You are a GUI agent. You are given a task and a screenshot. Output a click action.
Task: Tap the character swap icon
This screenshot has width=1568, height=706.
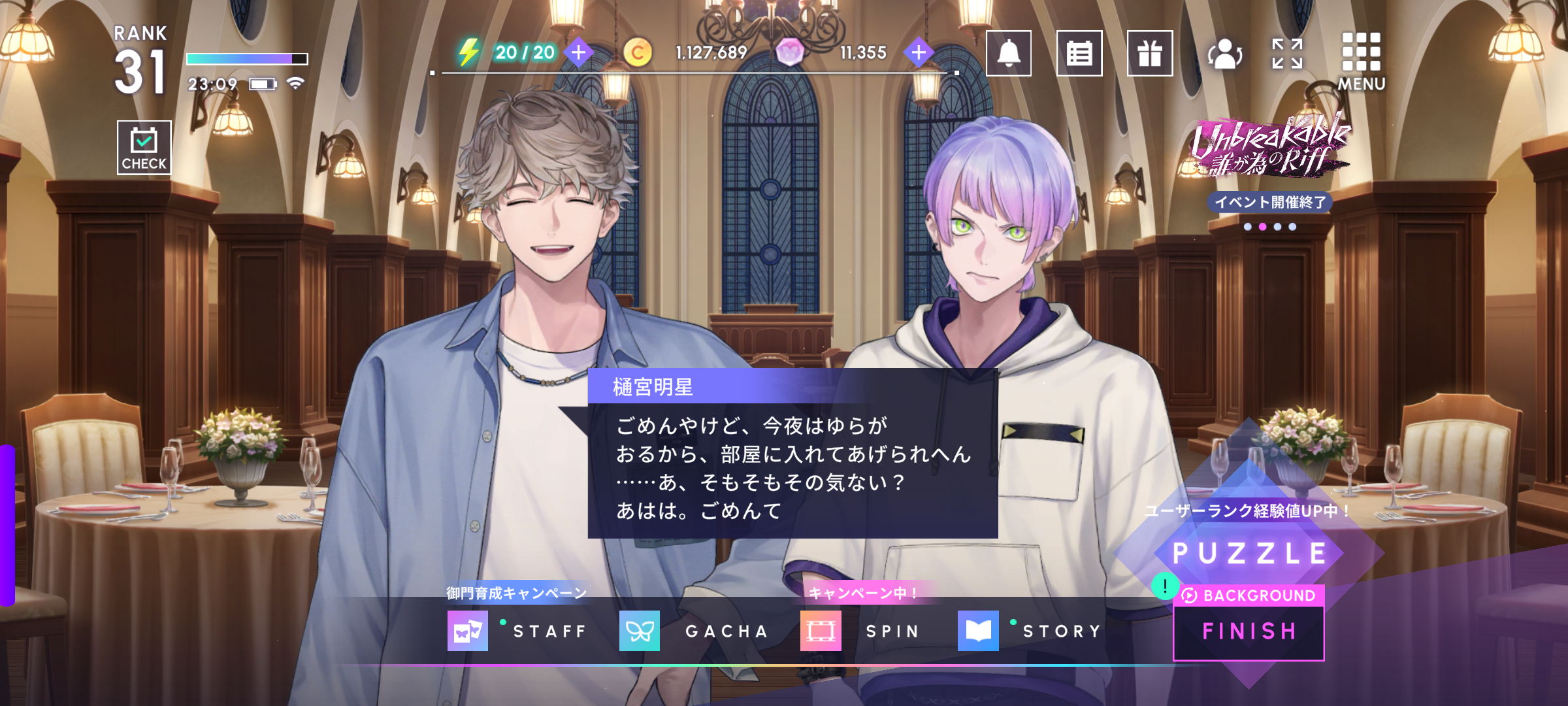click(1224, 54)
